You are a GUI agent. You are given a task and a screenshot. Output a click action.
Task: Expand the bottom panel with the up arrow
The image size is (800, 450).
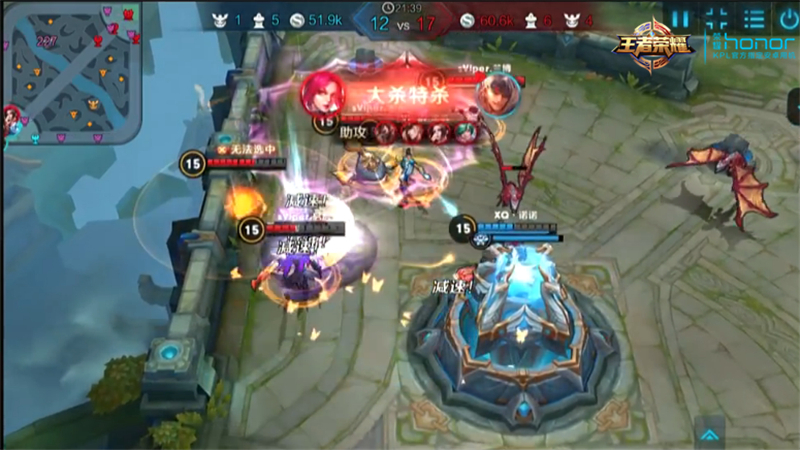click(709, 433)
